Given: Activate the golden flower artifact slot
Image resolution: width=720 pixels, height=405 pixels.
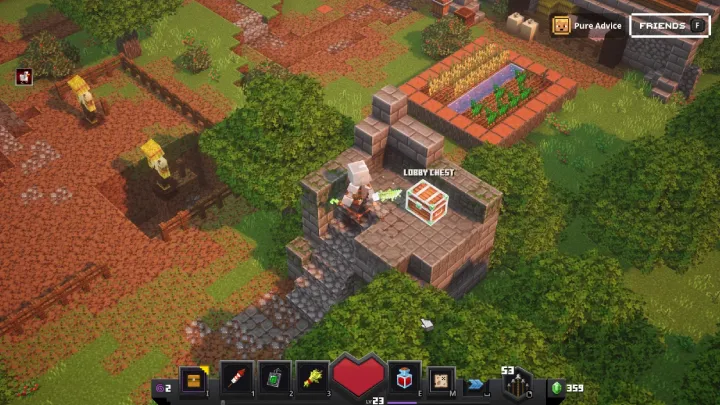Looking at the screenshot, I should [x=314, y=378].
